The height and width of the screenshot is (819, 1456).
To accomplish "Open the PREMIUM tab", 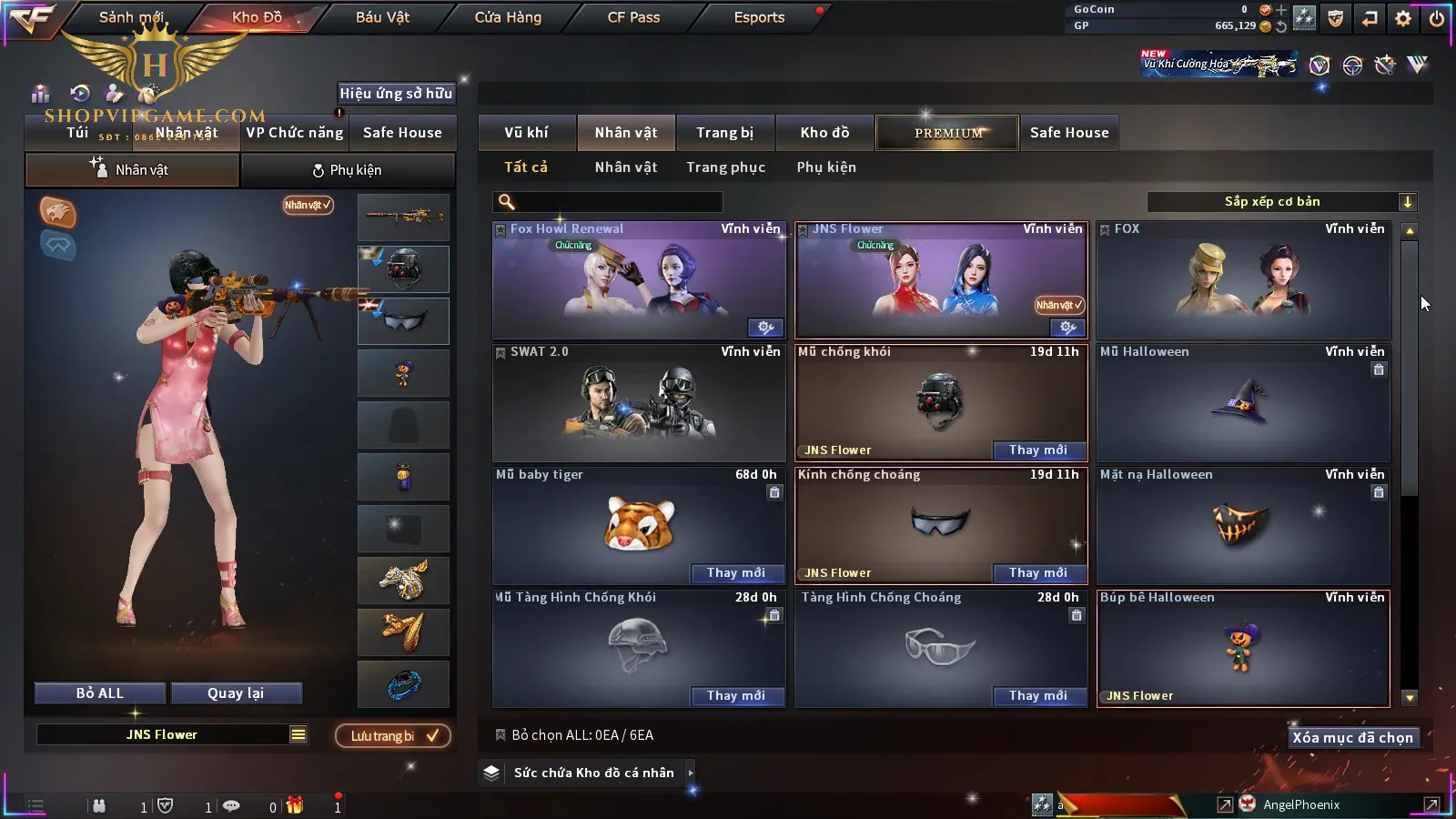I will pos(948,133).
